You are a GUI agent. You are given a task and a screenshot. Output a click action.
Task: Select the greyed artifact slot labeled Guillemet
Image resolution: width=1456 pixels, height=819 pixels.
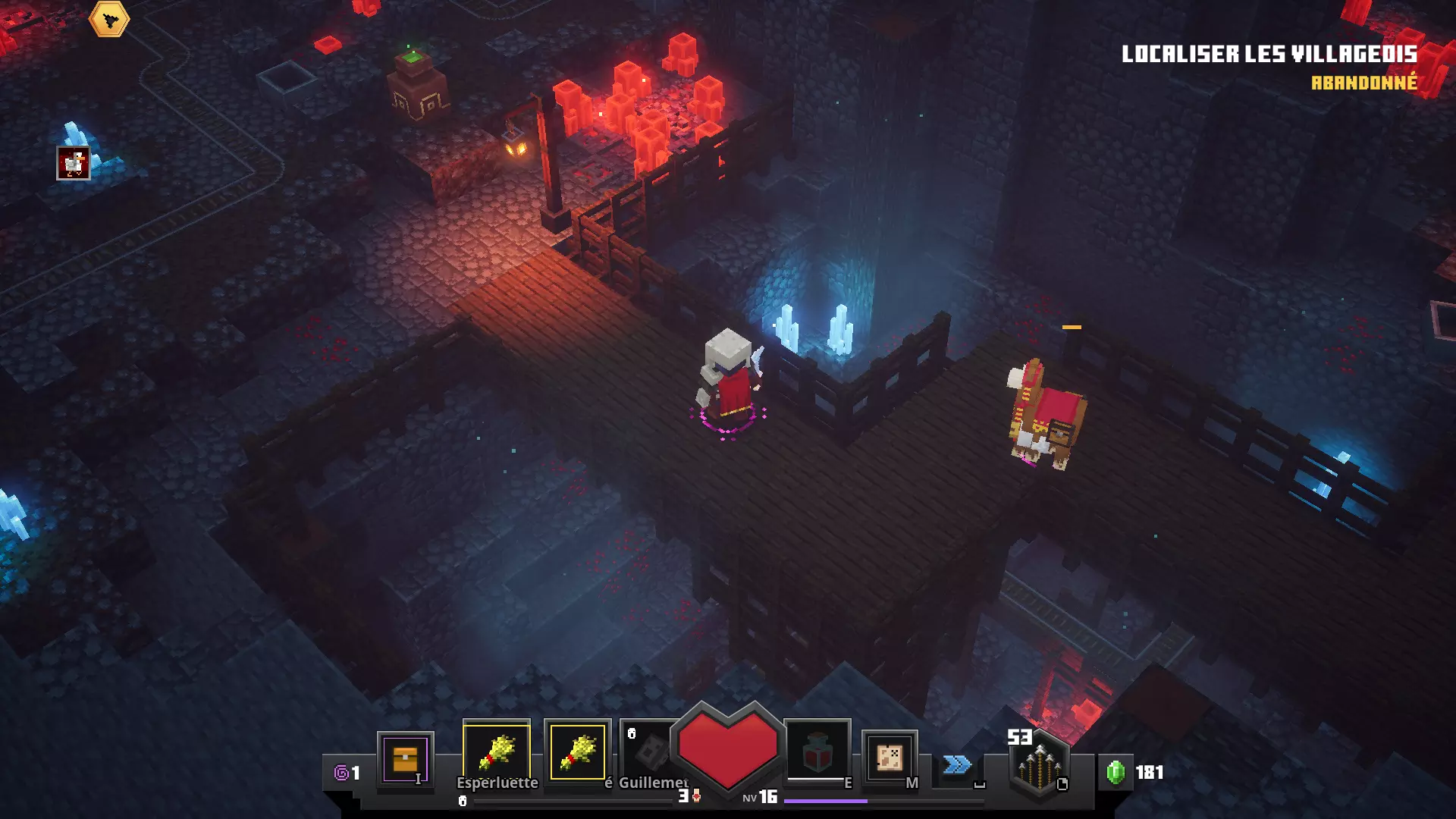(650, 752)
